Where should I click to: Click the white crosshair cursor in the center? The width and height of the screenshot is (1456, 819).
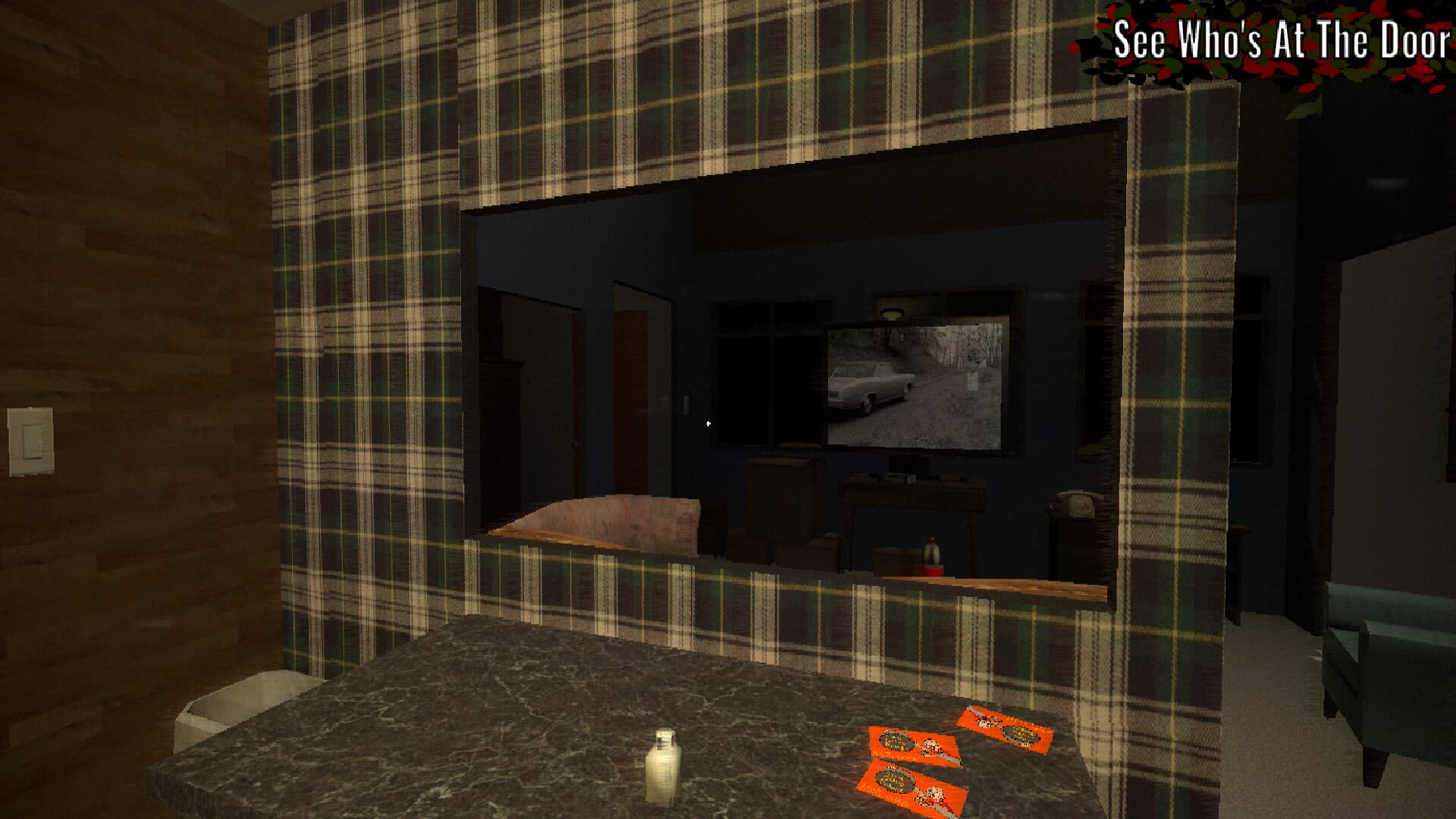[708, 423]
